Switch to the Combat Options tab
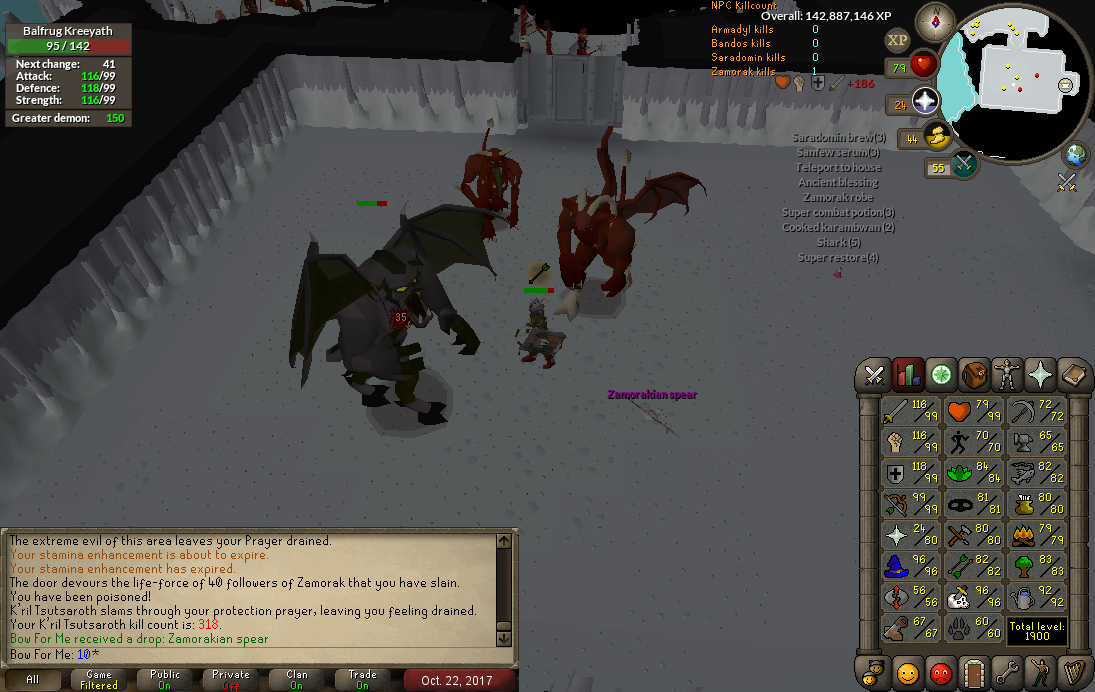1095x692 pixels. pyautogui.click(x=875, y=375)
